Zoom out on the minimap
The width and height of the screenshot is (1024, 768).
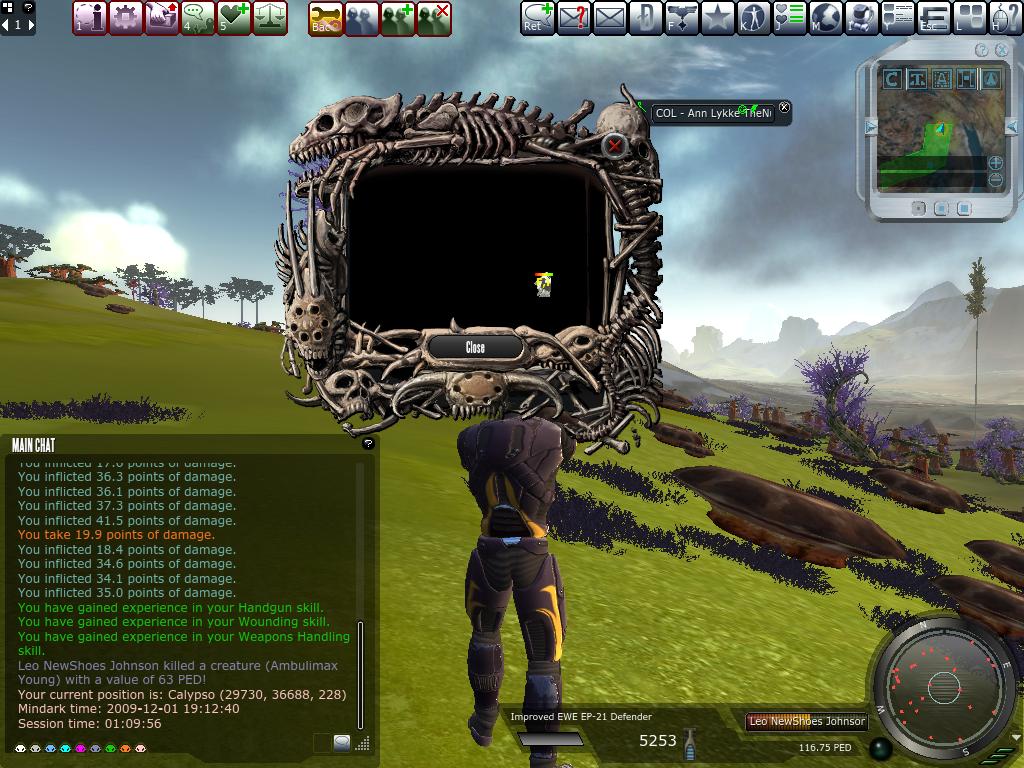pos(995,180)
